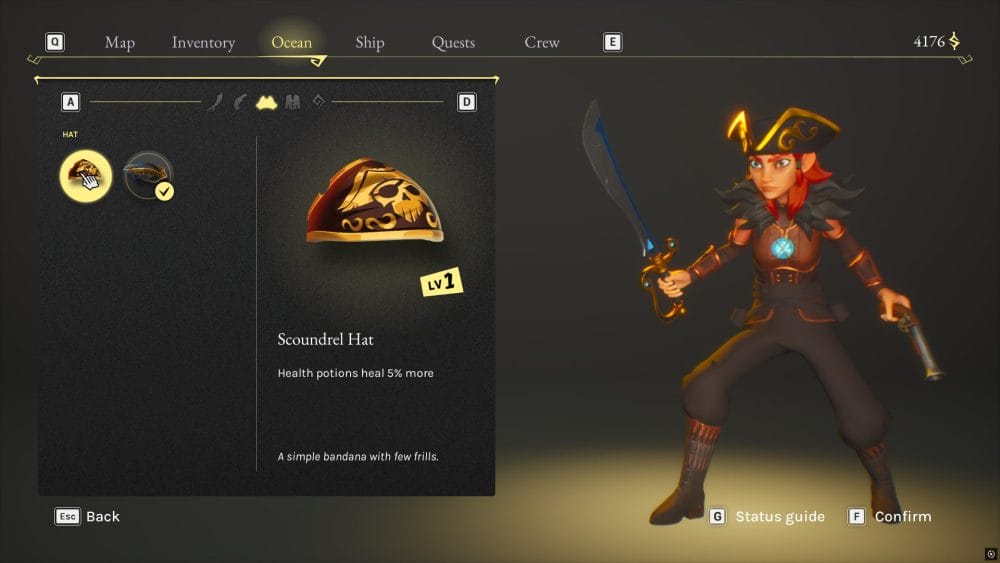Select the hat equipment category icon
1000x563 pixels.
266,102
